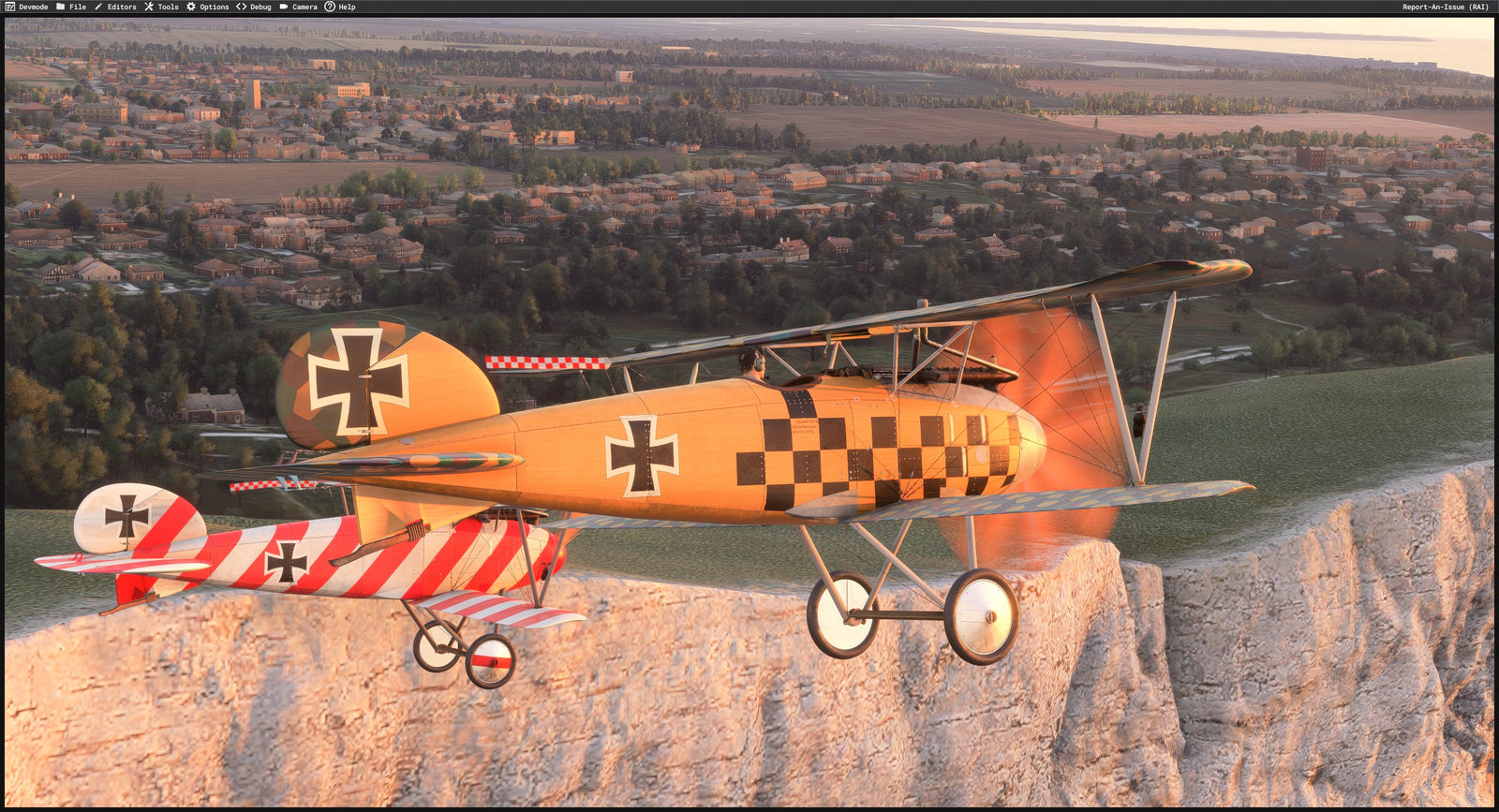Open the Help menu
The width and height of the screenshot is (1499, 812).
pyautogui.click(x=340, y=7)
